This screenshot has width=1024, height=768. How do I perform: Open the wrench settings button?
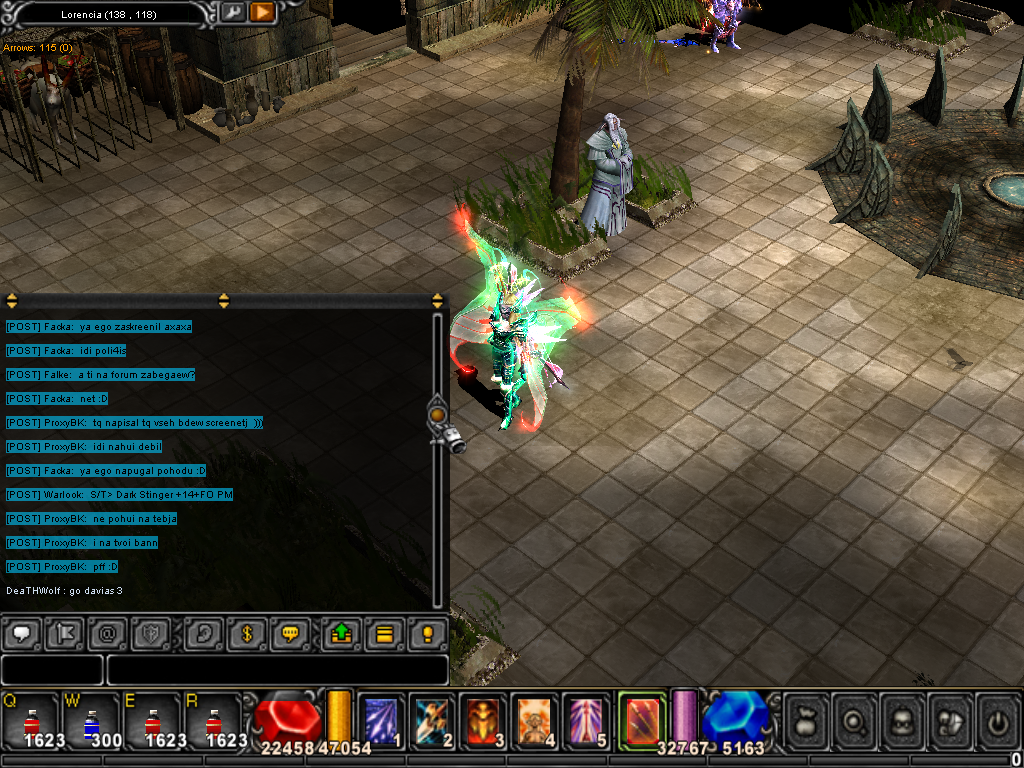233,12
